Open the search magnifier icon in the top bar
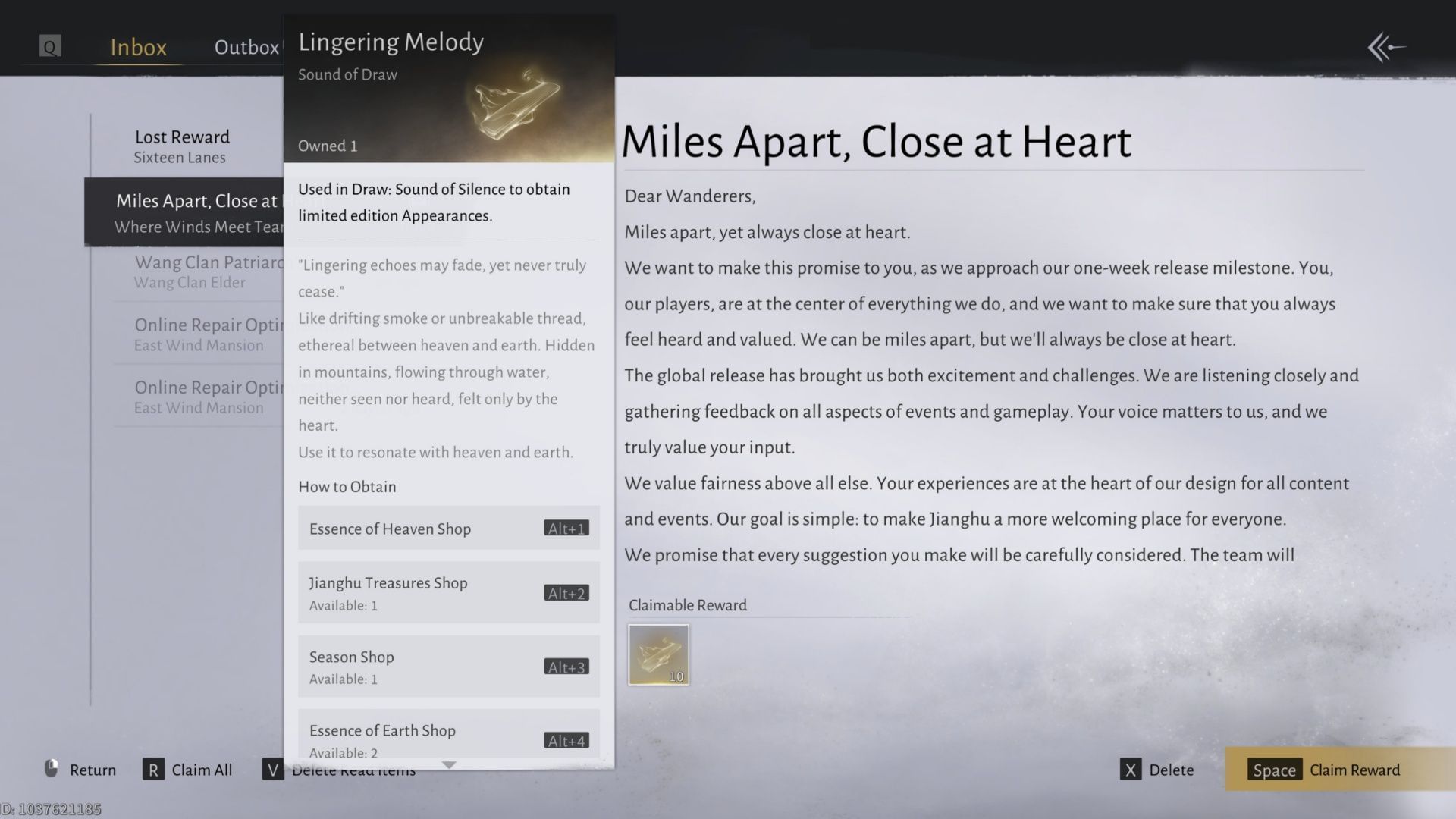Image resolution: width=1456 pixels, height=819 pixels. (x=49, y=46)
